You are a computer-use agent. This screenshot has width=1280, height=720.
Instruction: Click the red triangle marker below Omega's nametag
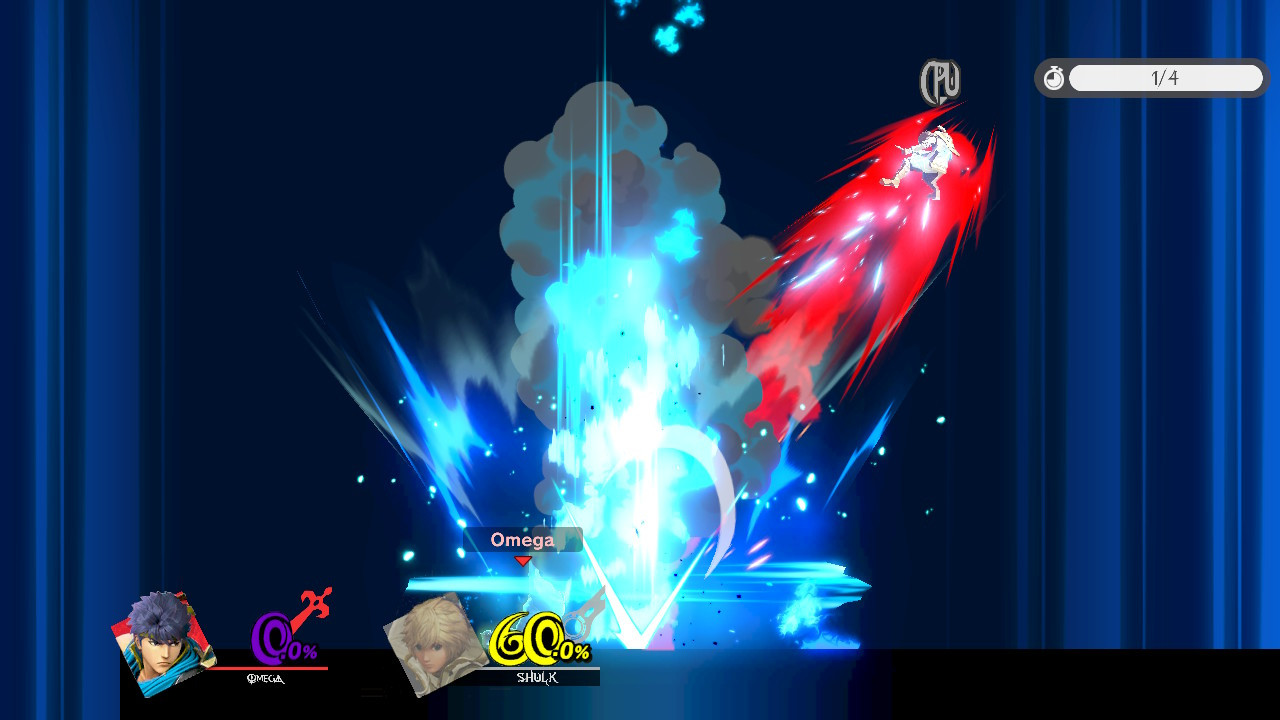(x=522, y=560)
